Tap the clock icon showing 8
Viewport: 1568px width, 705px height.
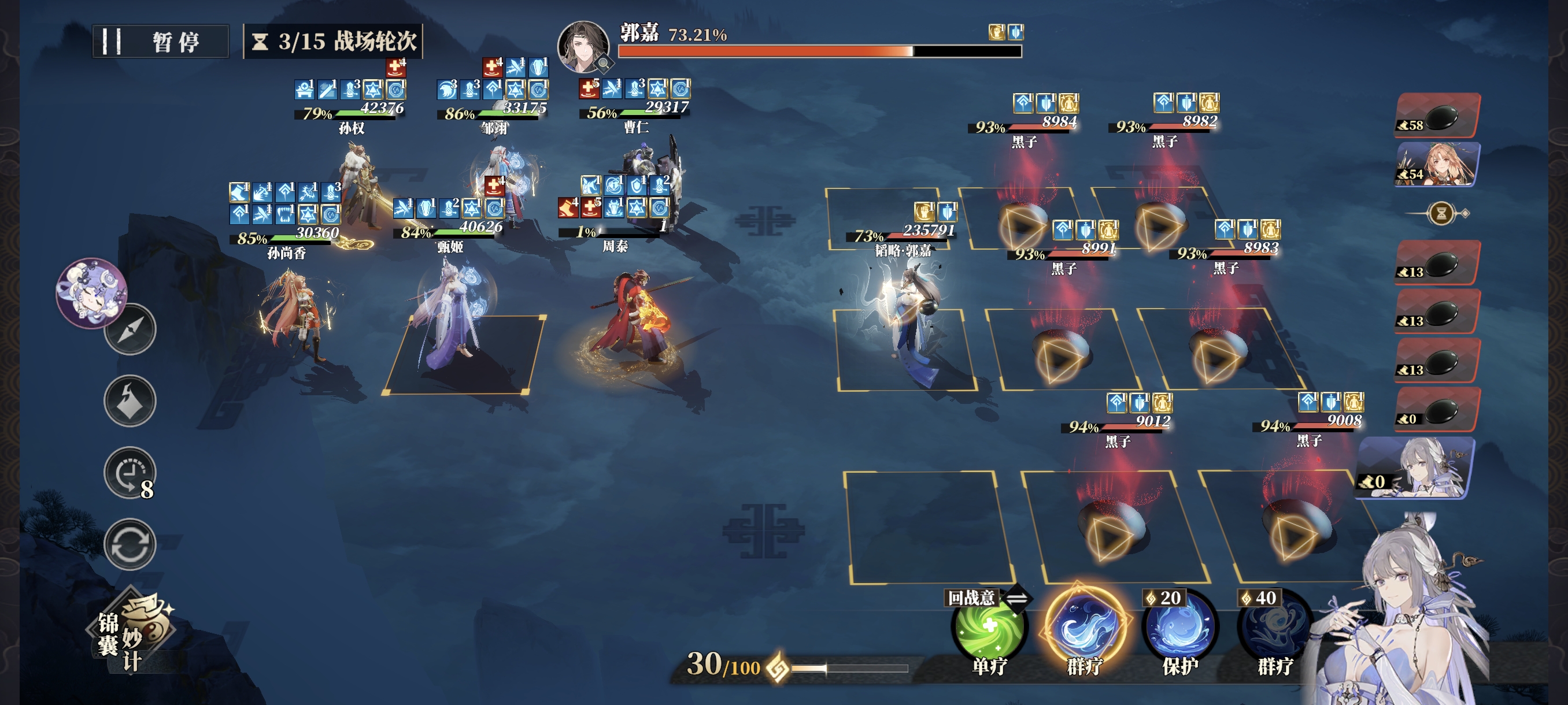tap(130, 473)
